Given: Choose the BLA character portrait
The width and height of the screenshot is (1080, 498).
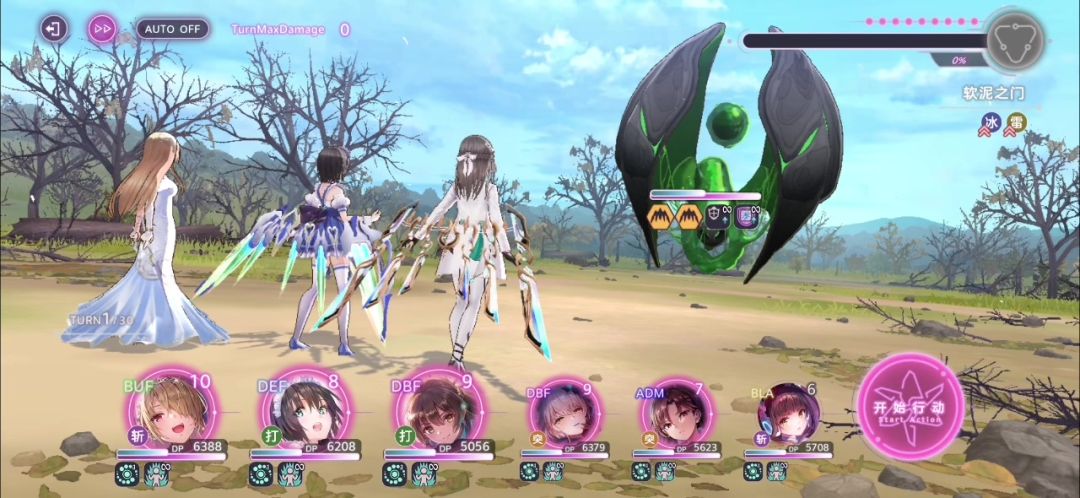Looking at the screenshot, I should pos(787,414).
